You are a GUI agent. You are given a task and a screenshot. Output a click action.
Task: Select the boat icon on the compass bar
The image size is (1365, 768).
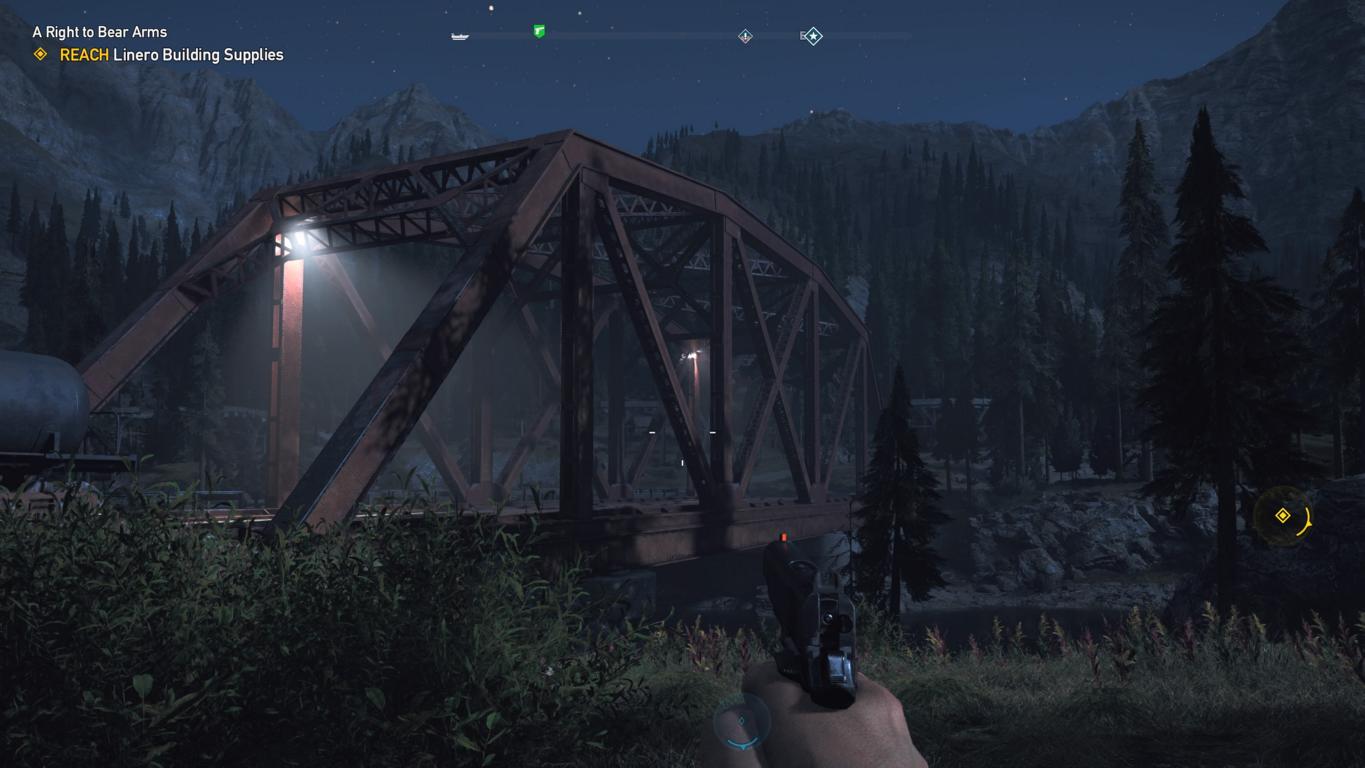pyautogui.click(x=459, y=36)
